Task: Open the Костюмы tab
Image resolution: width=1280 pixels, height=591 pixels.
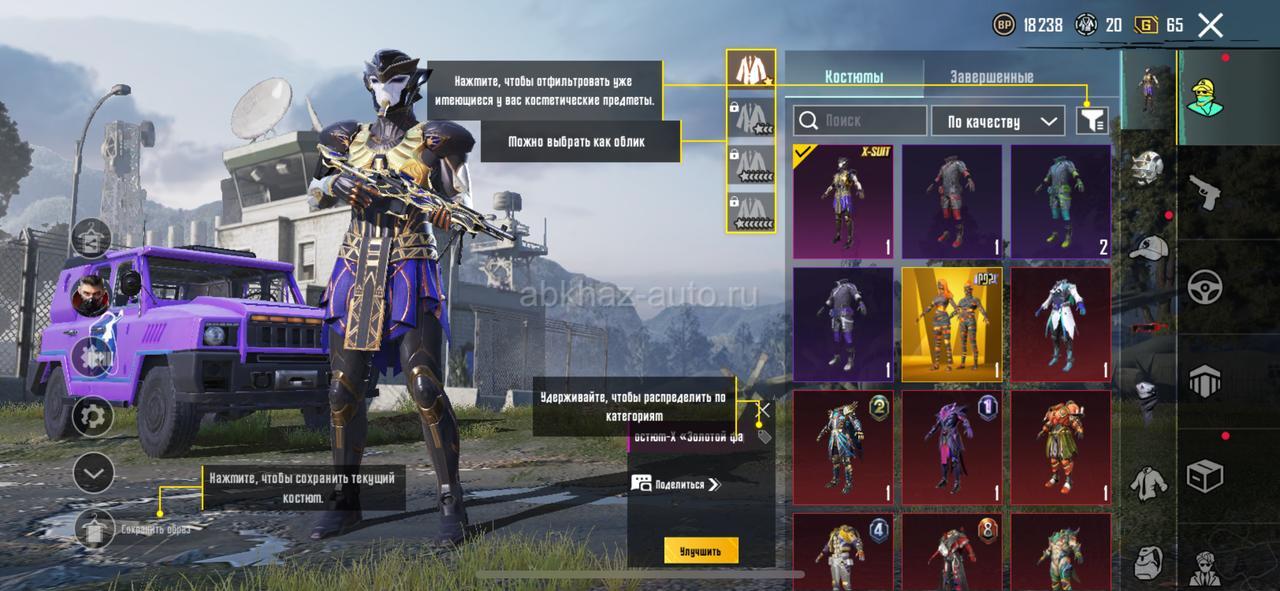Action: click(853, 77)
